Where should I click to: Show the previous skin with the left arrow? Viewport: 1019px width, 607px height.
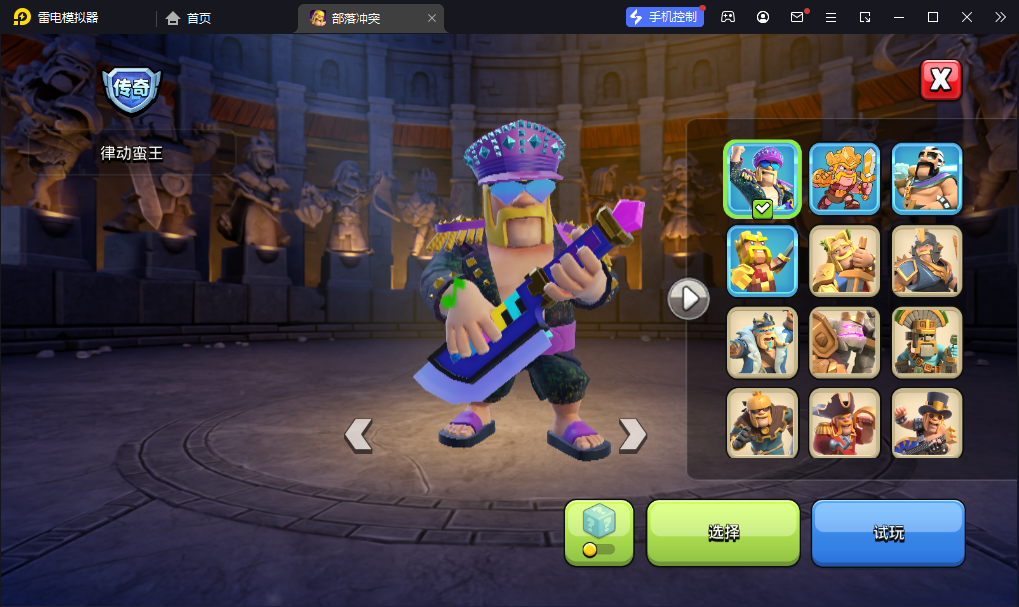358,434
